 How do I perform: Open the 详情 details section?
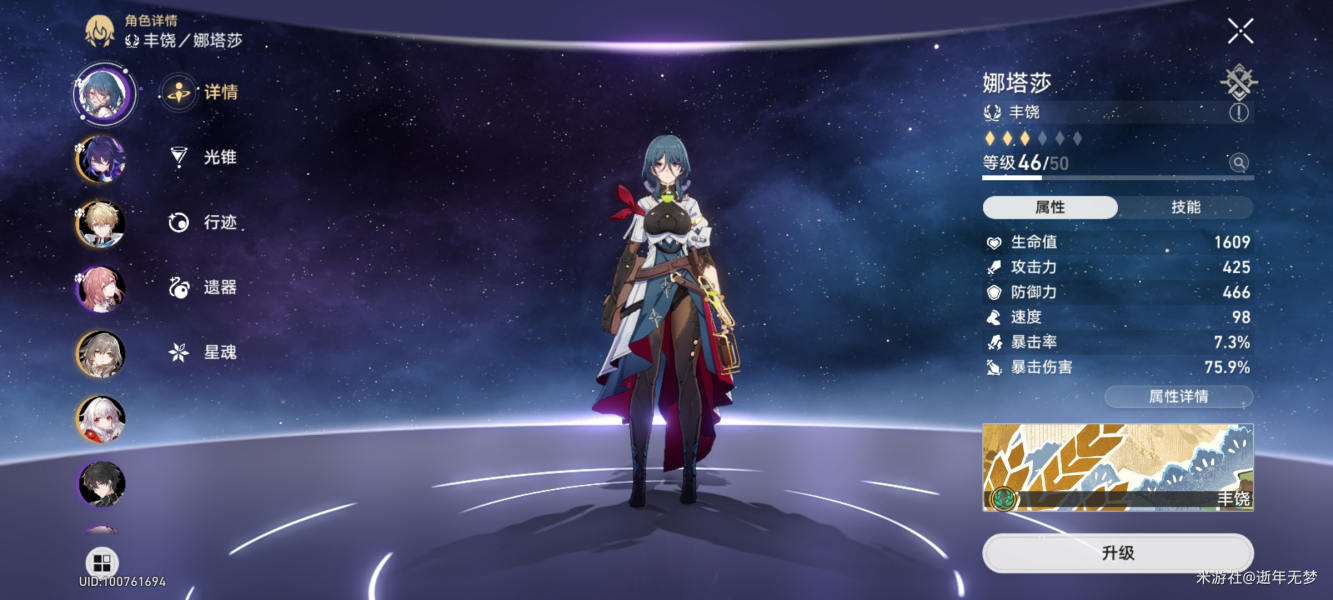tap(206, 92)
